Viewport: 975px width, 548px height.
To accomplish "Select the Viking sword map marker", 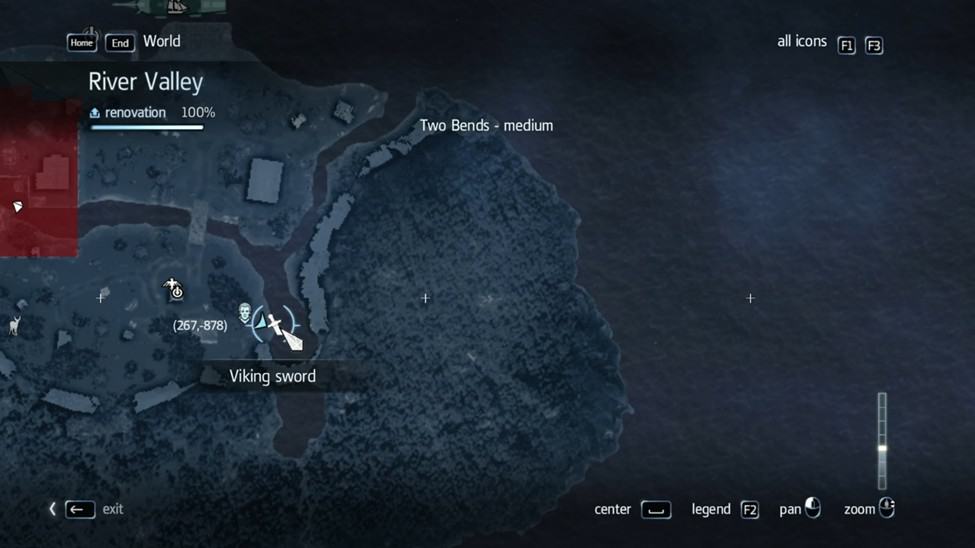I will tap(274, 324).
